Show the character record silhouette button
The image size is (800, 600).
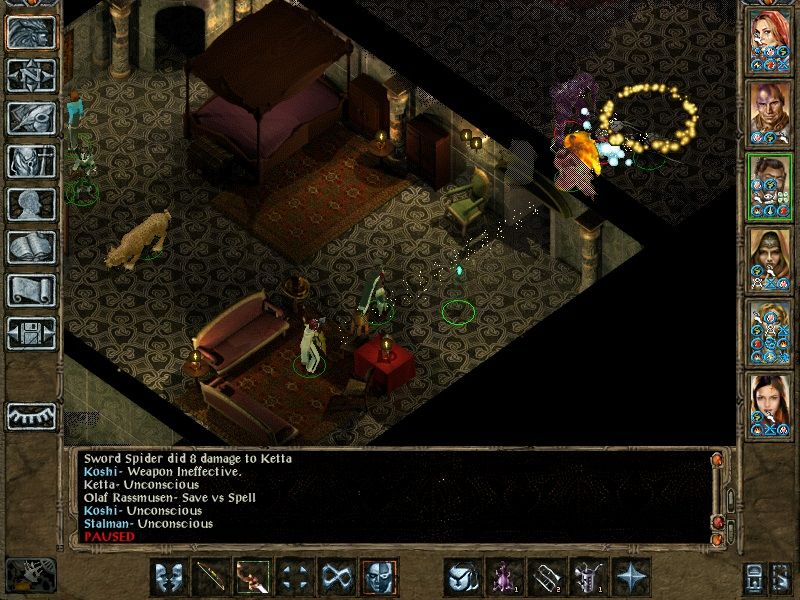click(31, 204)
